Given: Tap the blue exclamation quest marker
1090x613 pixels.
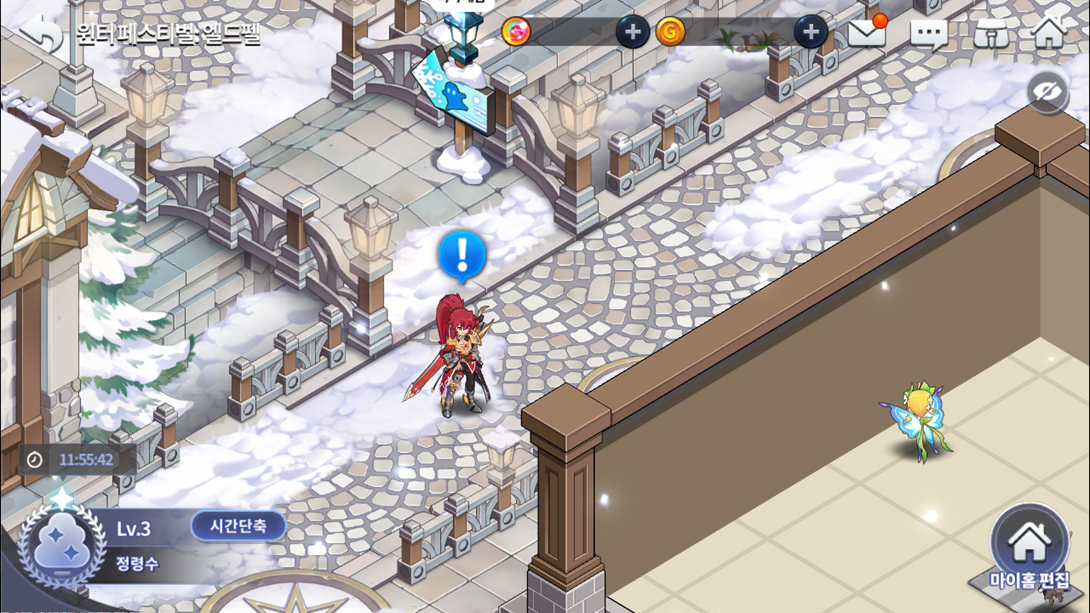Looking at the screenshot, I should (462, 255).
